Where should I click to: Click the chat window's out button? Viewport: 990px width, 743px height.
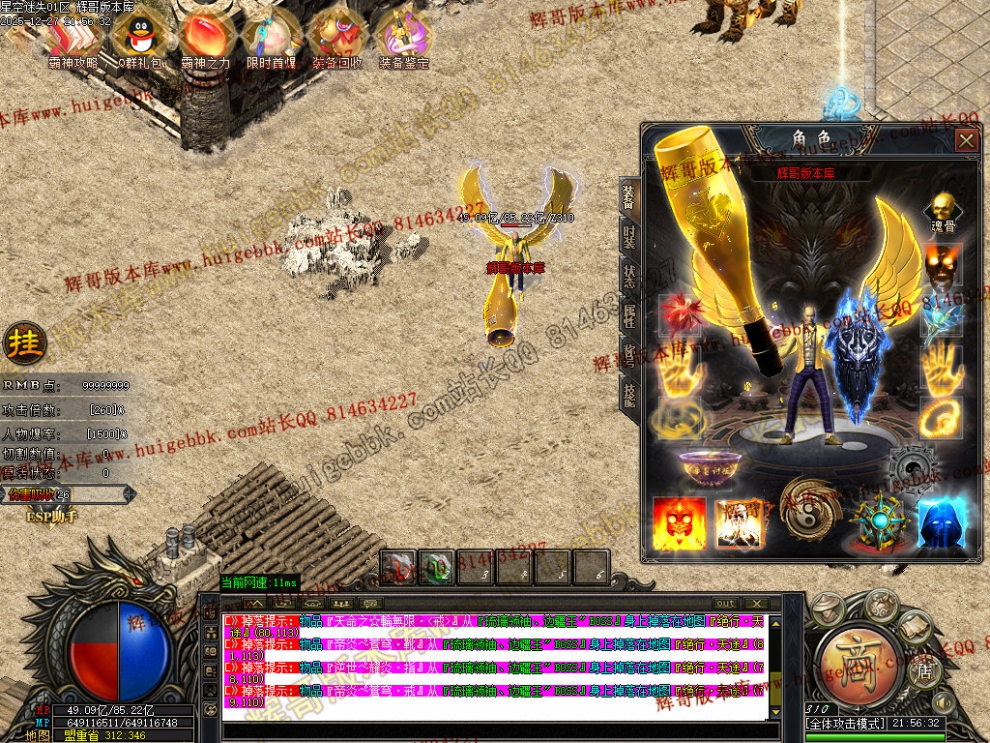coord(725,604)
